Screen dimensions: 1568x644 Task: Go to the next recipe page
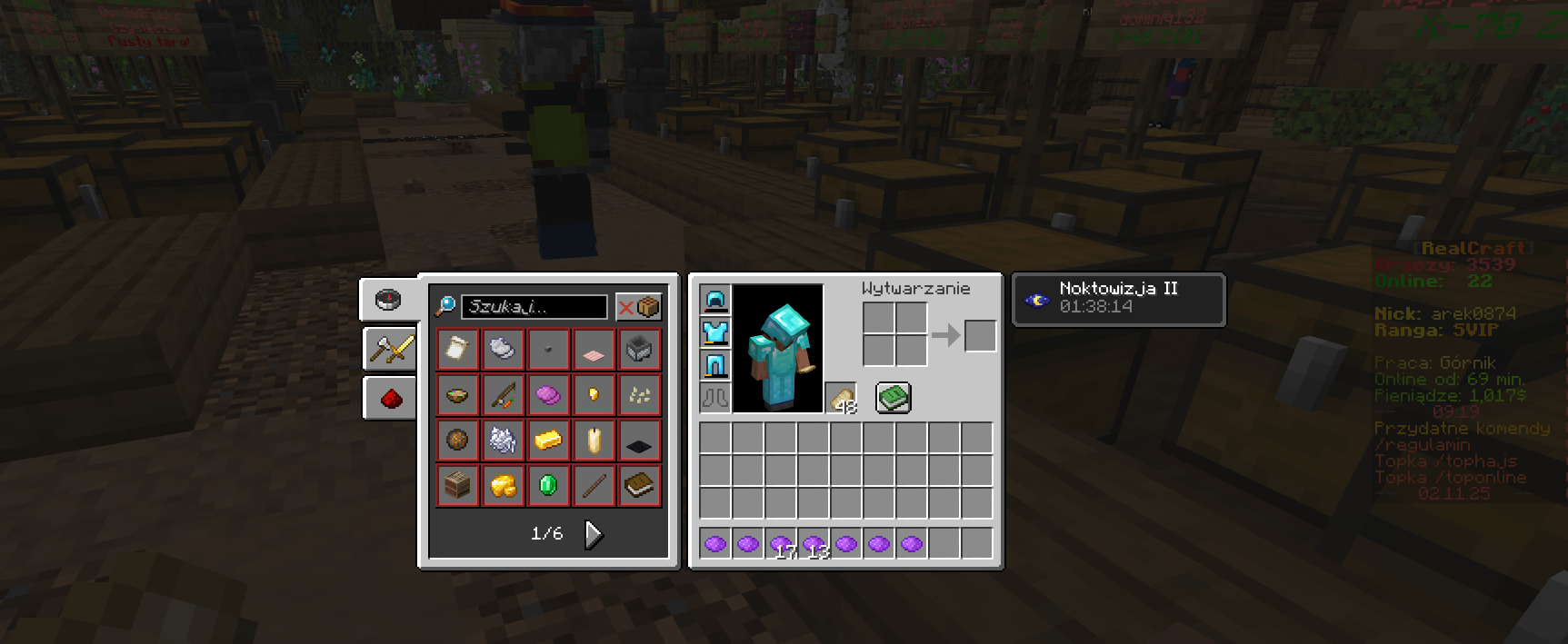[594, 534]
